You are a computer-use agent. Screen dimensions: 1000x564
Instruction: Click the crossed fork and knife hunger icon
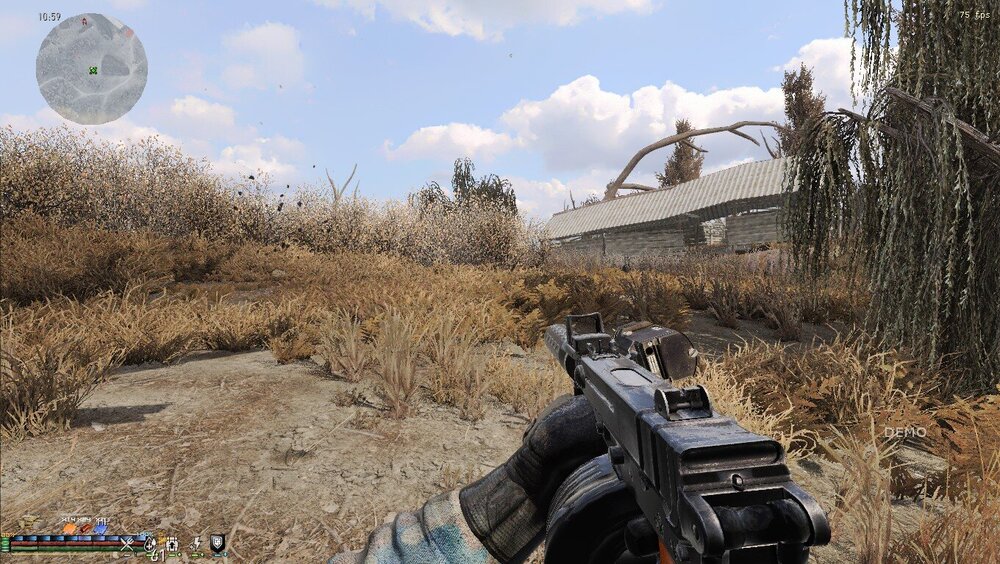[127, 544]
